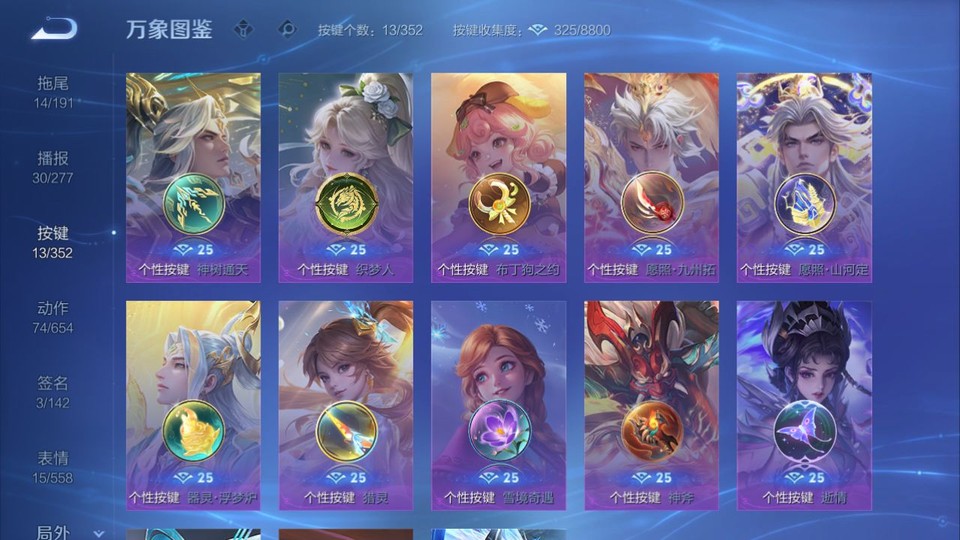Screen dimensions: 960x540
Task: Switch to the 拖尾 category
Action: [53, 91]
